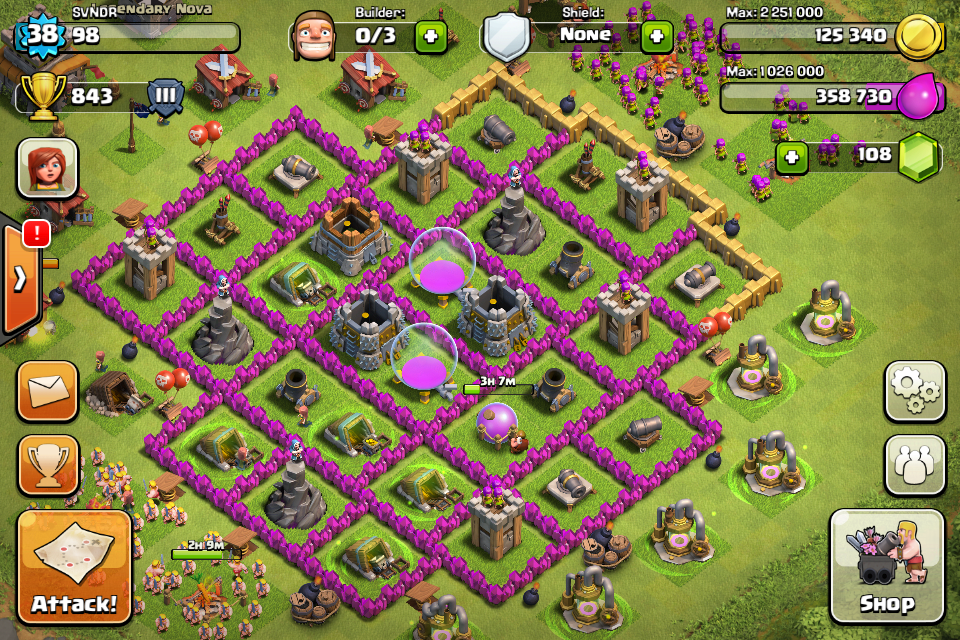
Task: Open the friends list button
Action: [x=914, y=465]
